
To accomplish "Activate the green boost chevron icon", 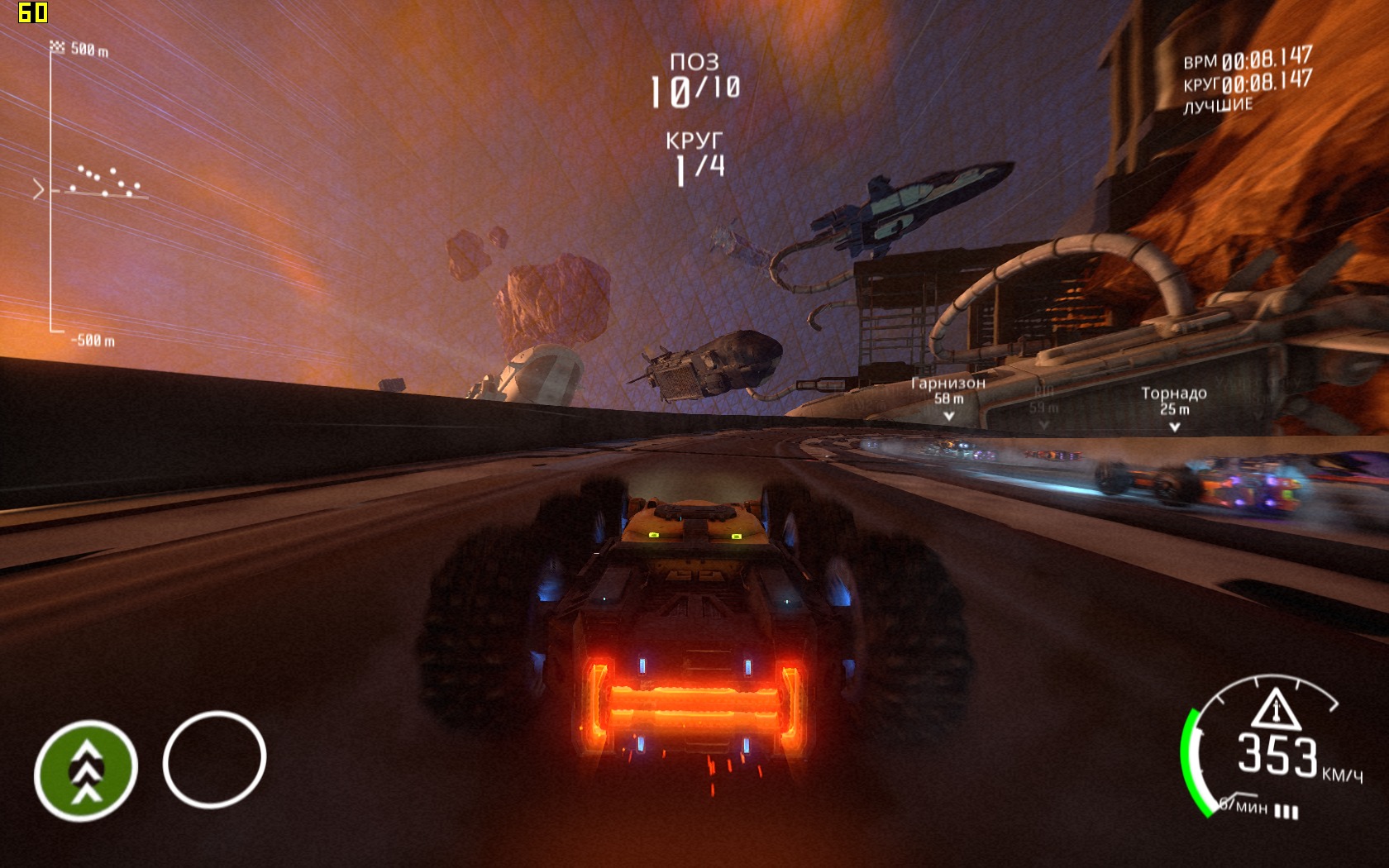I will tap(86, 770).
